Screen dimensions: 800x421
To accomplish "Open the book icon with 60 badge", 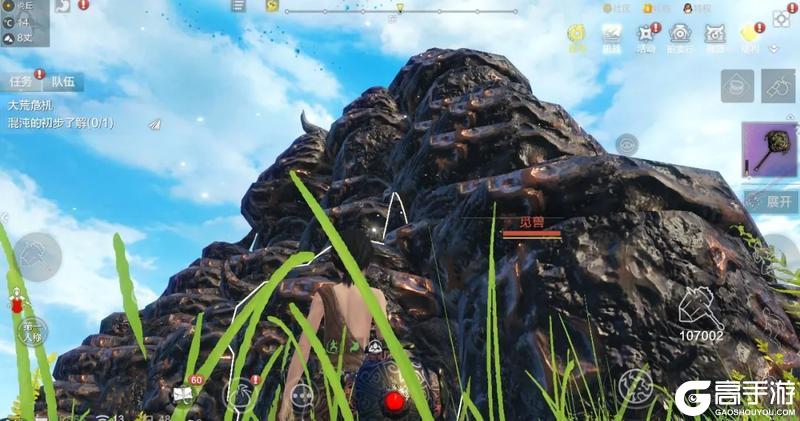I will click(x=183, y=393).
